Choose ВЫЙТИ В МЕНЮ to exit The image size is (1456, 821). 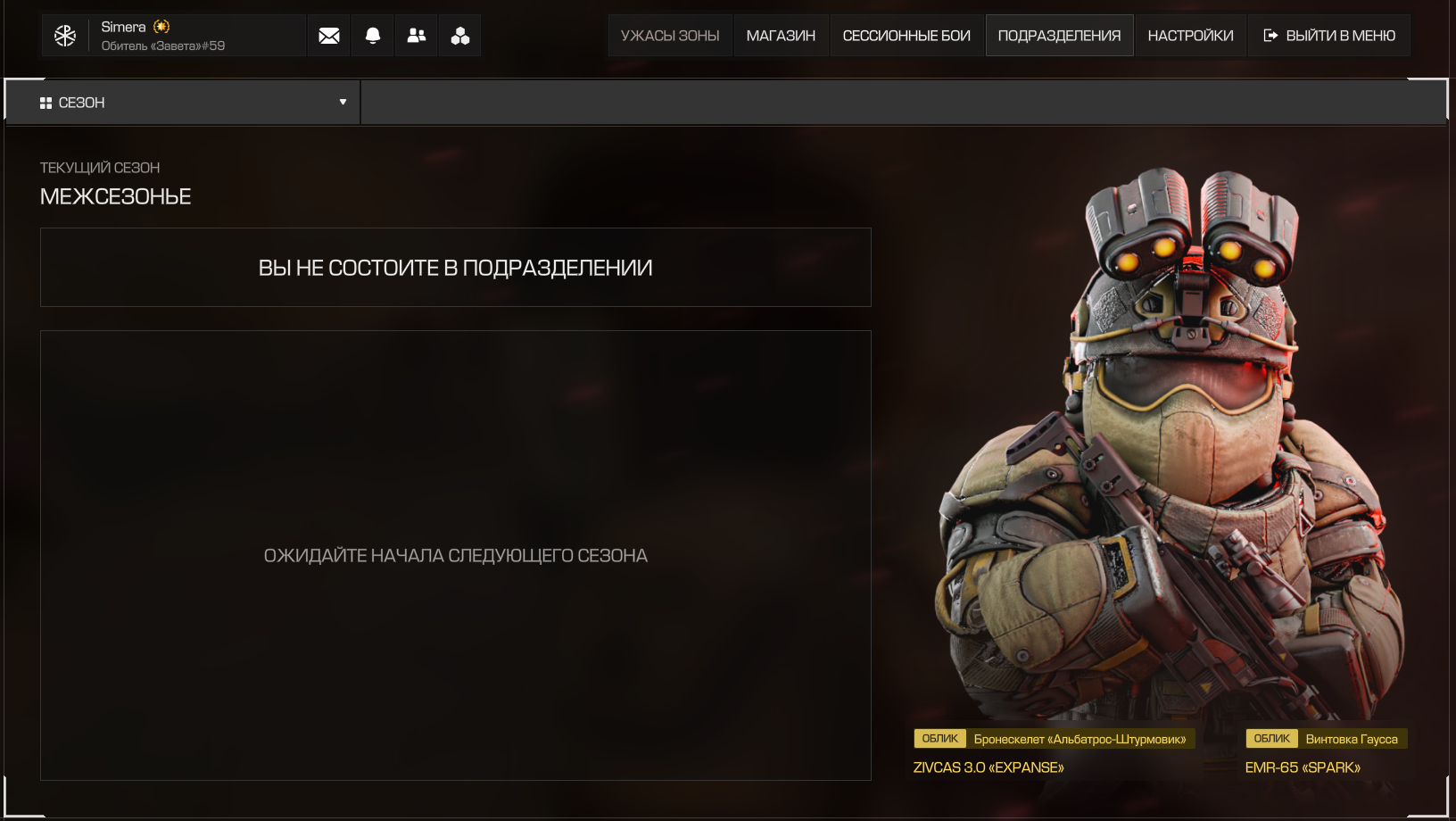click(1329, 36)
